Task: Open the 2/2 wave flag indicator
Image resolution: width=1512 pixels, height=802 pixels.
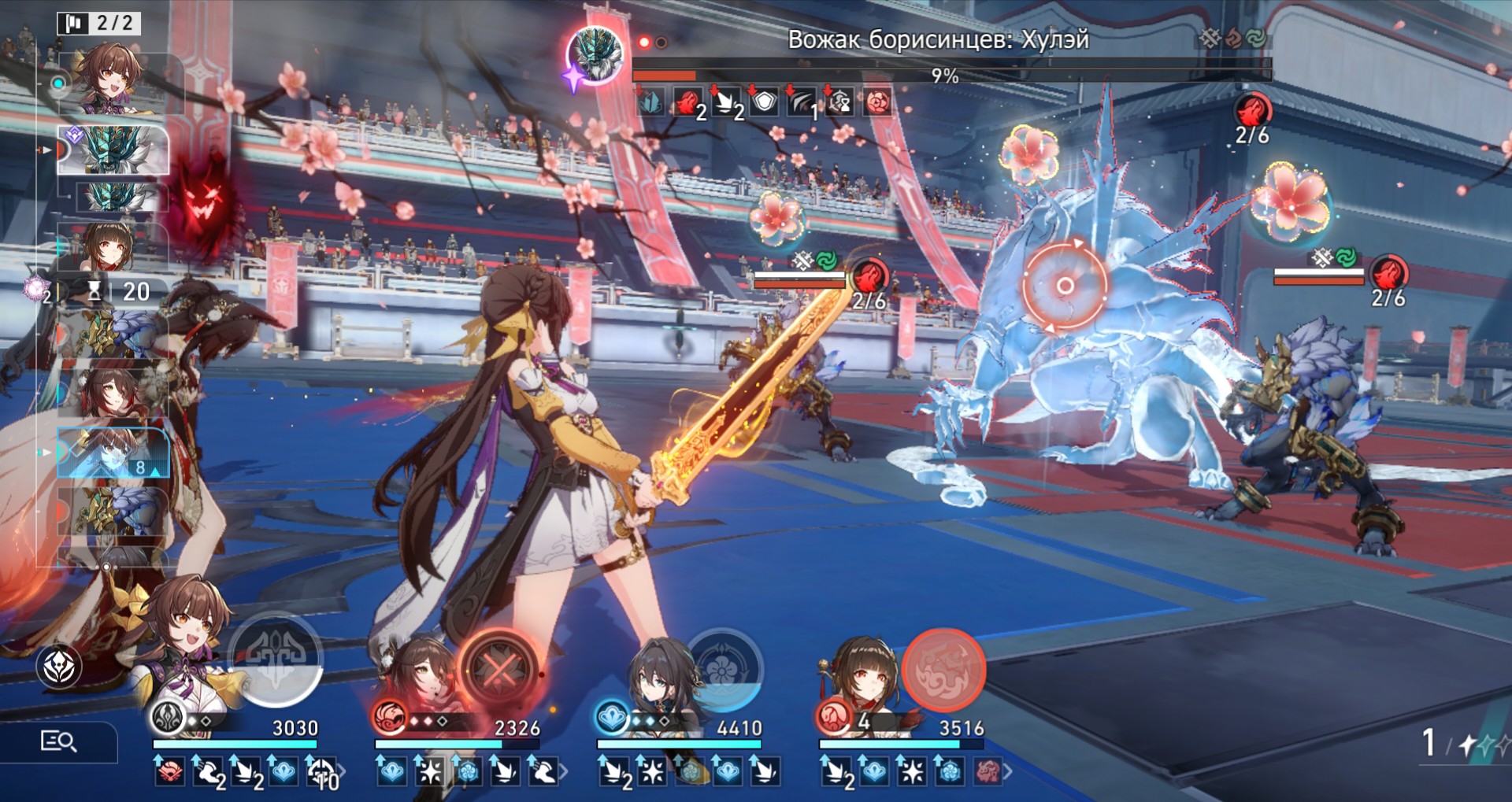Action: pyautogui.click(x=99, y=23)
